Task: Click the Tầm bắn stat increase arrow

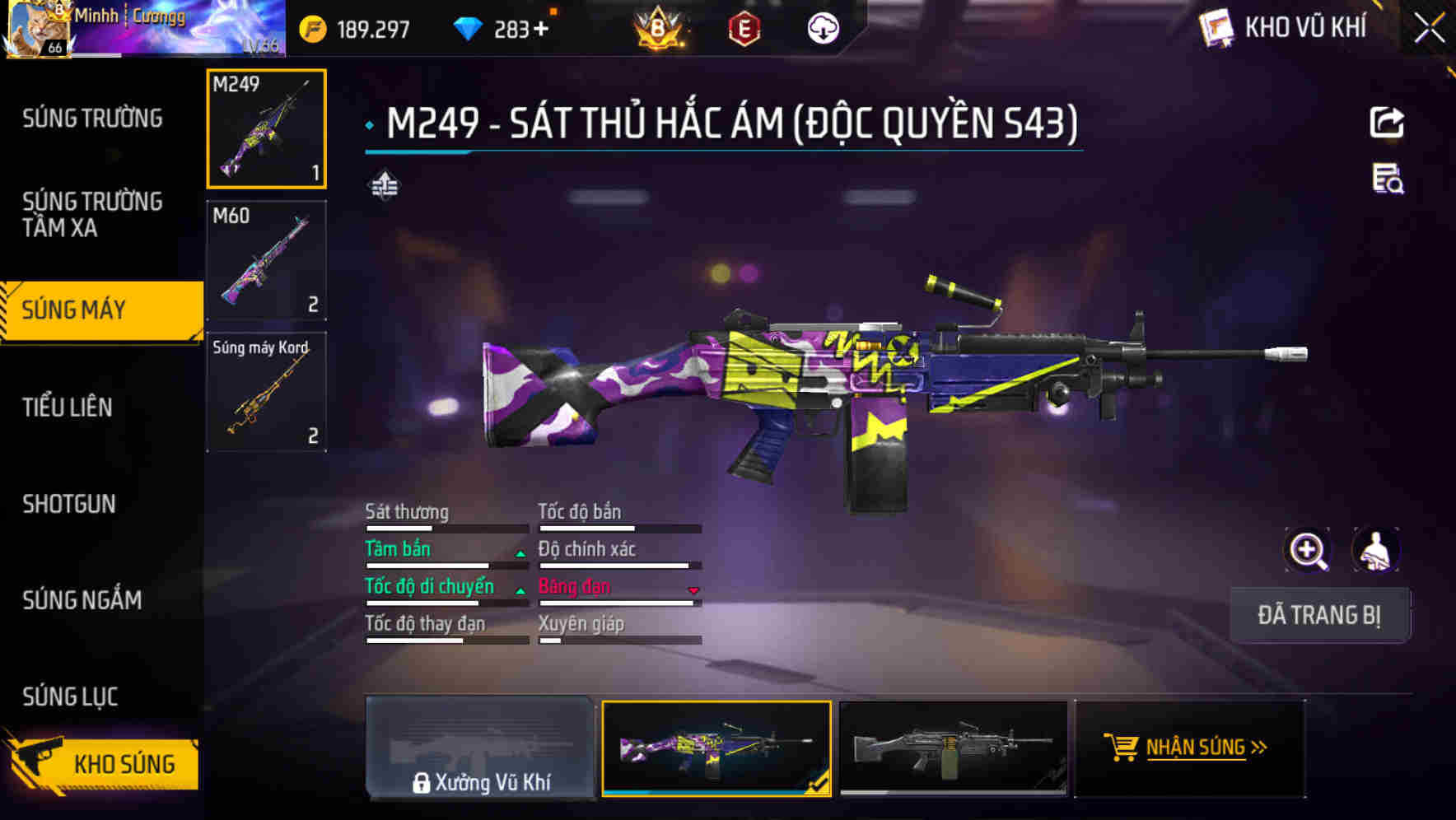Action: click(x=520, y=553)
